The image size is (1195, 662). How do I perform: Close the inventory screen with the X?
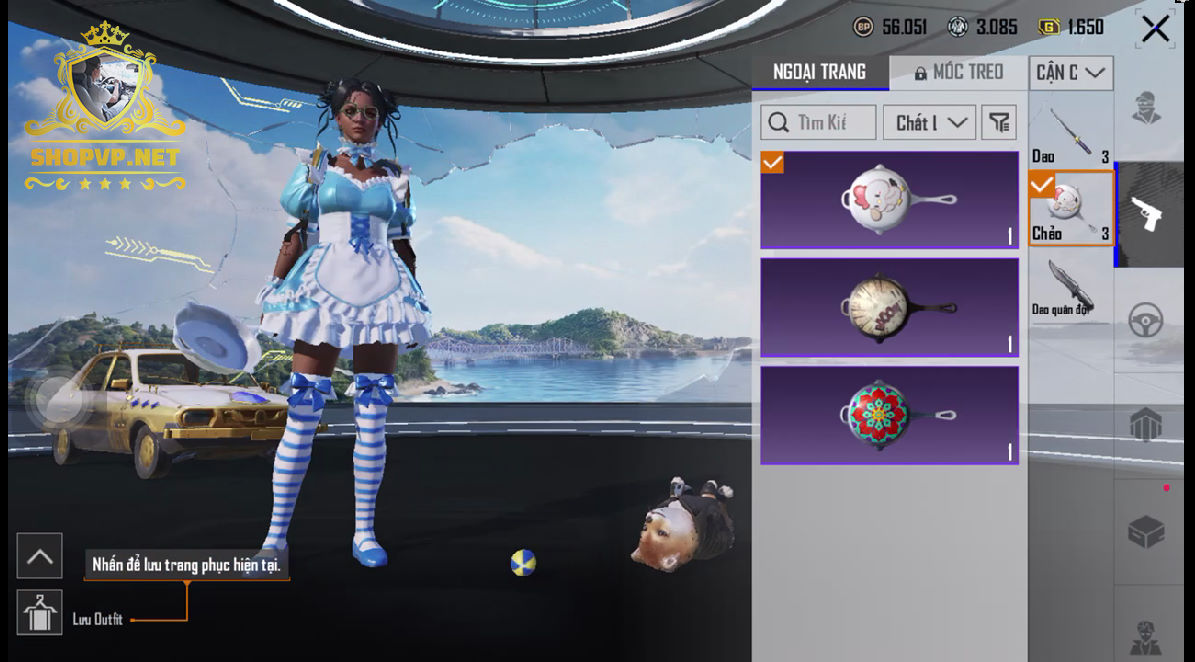[x=1155, y=29]
